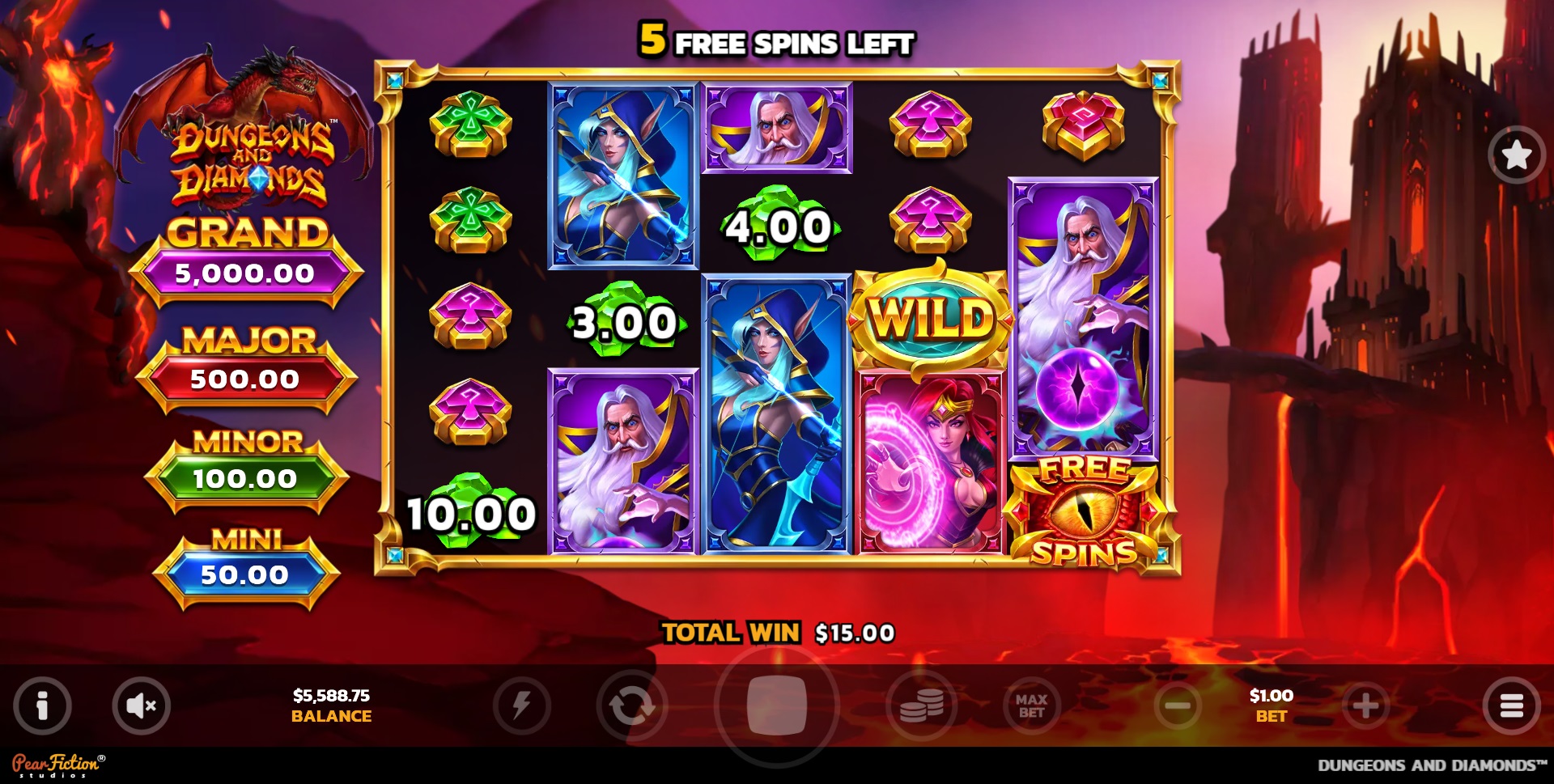The width and height of the screenshot is (1554, 784).
Task: Open the game information panel
Action: (x=42, y=705)
